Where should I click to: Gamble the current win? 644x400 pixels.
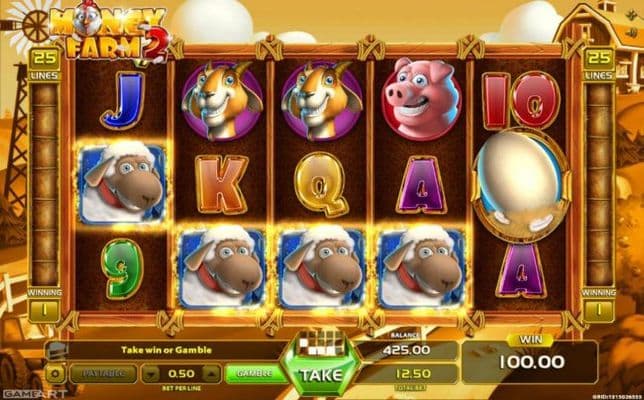click(x=254, y=373)
